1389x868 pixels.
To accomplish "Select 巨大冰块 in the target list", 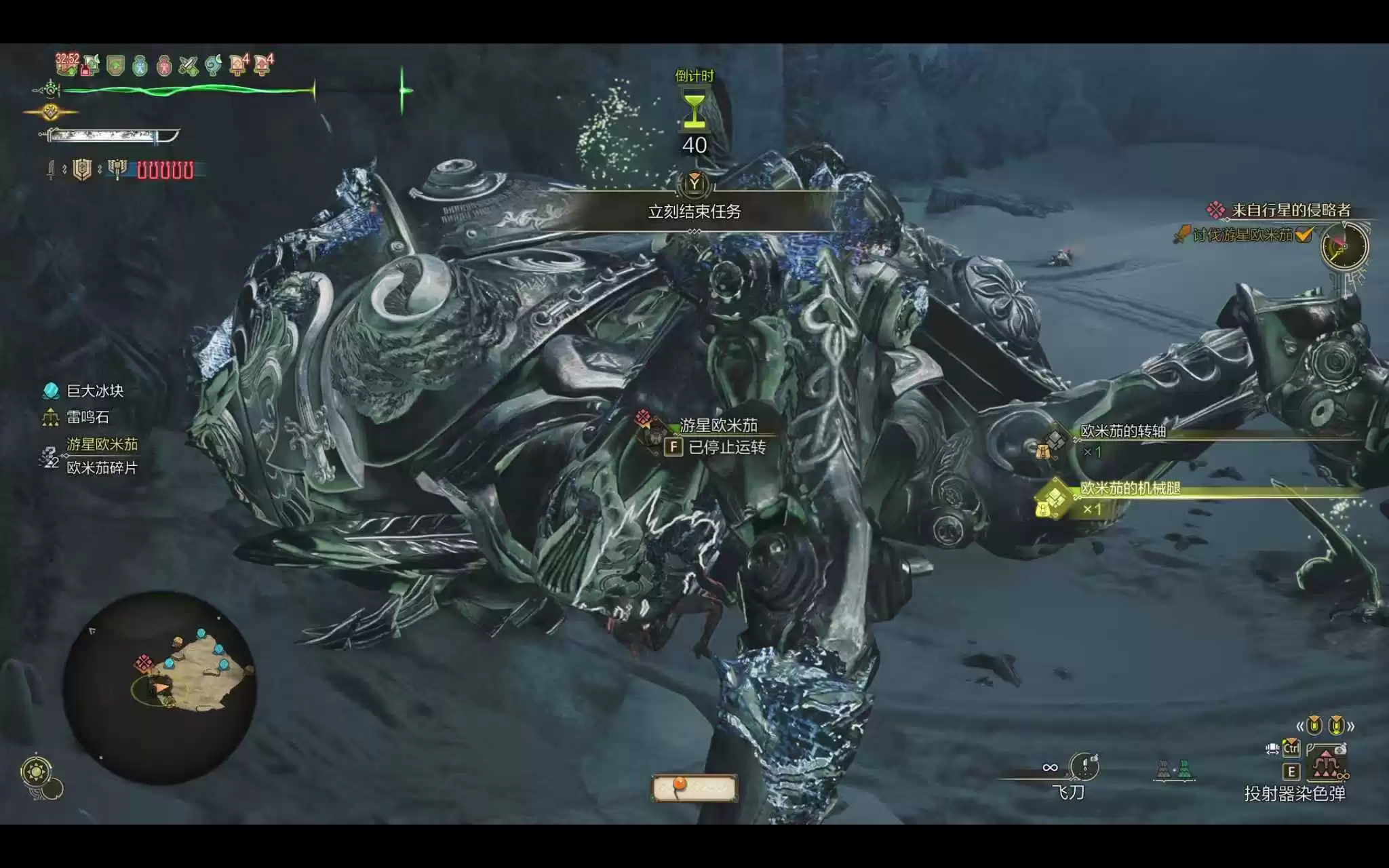I will 94,391.
